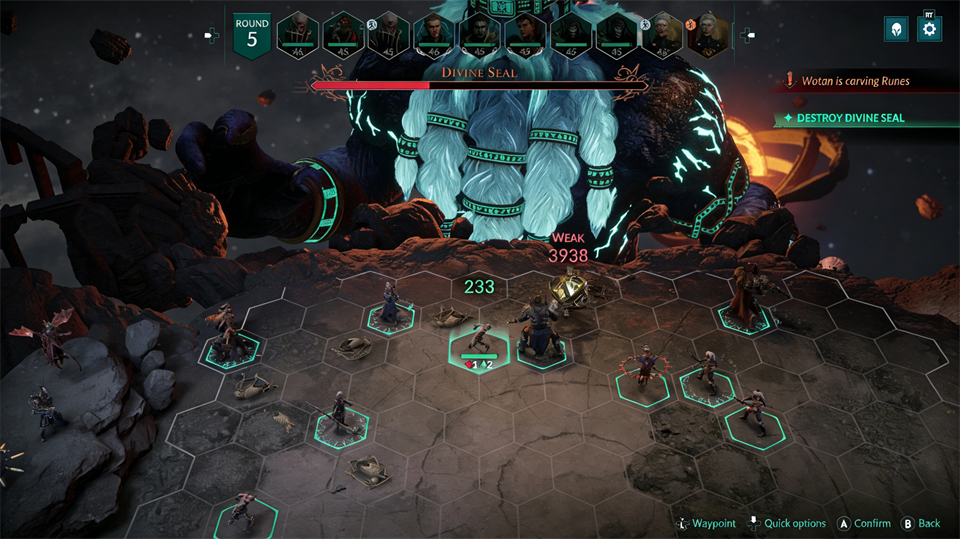The height and width of the screenshot is (539, 960).
Task: Open the settings gear icon
Action: (929, 29)
